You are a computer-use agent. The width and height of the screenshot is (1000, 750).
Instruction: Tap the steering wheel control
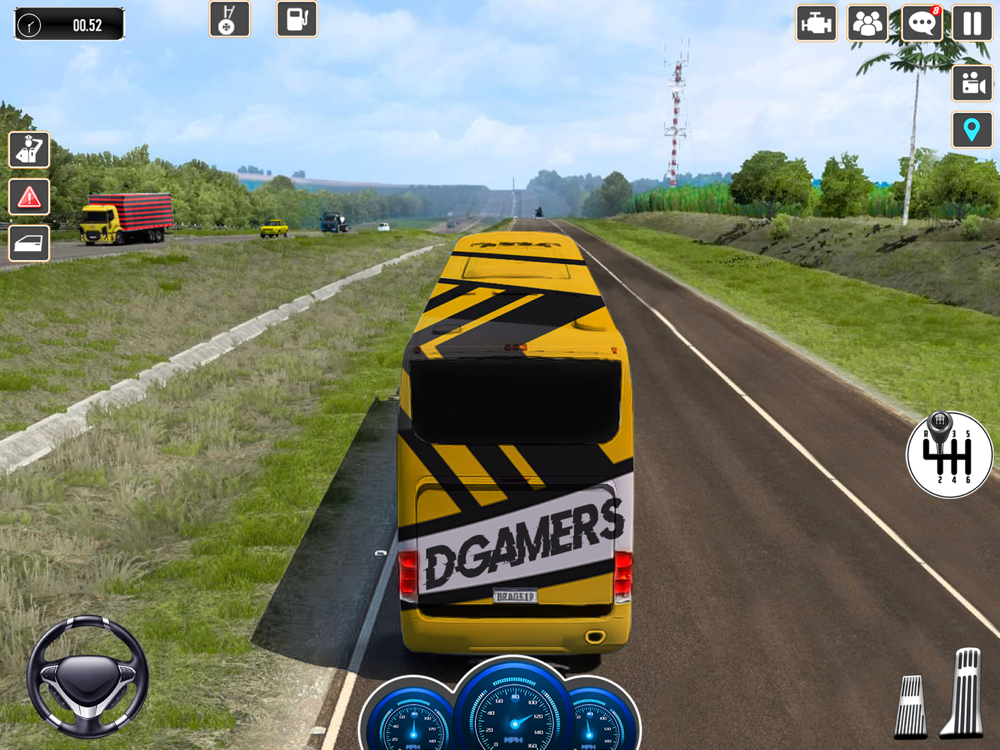(x=87, y=676)
